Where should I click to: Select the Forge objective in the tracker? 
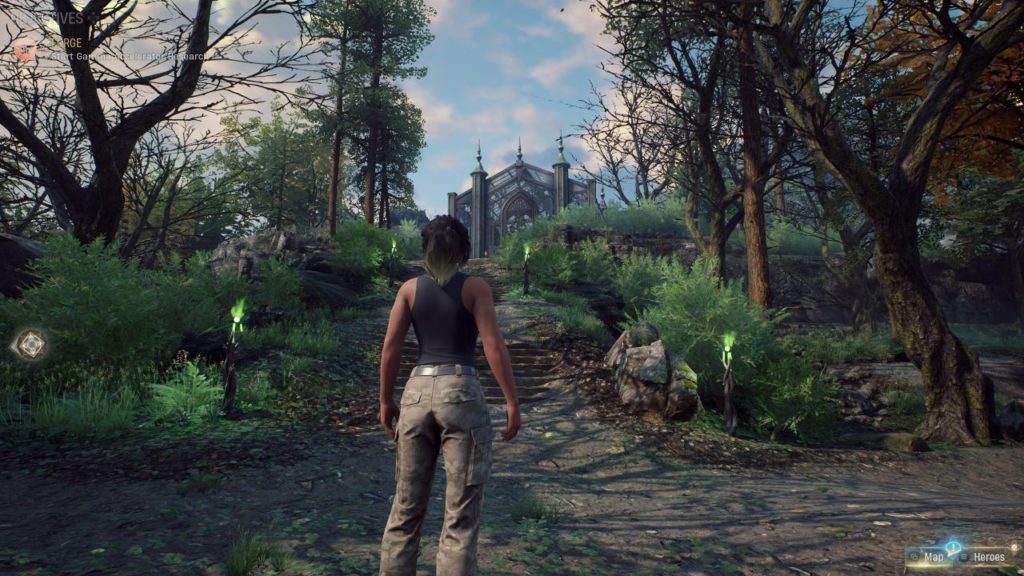60,43
